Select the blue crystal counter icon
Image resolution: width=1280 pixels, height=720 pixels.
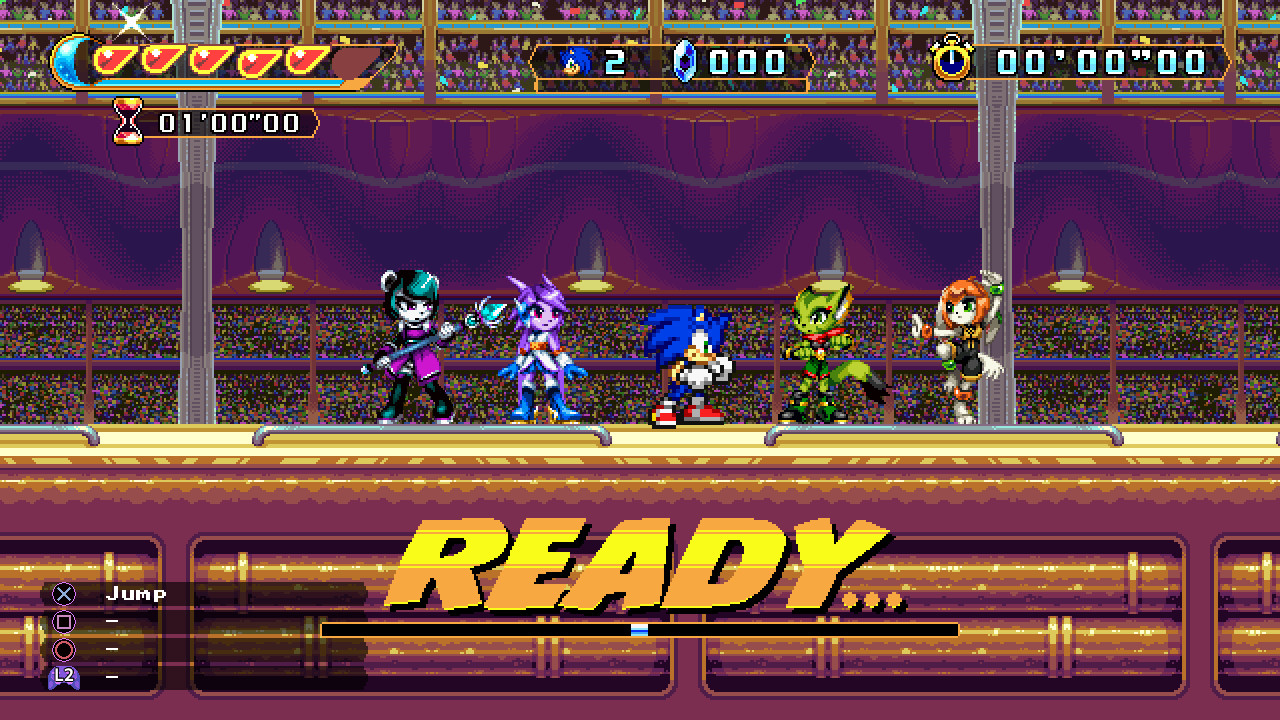pos(685,61)
